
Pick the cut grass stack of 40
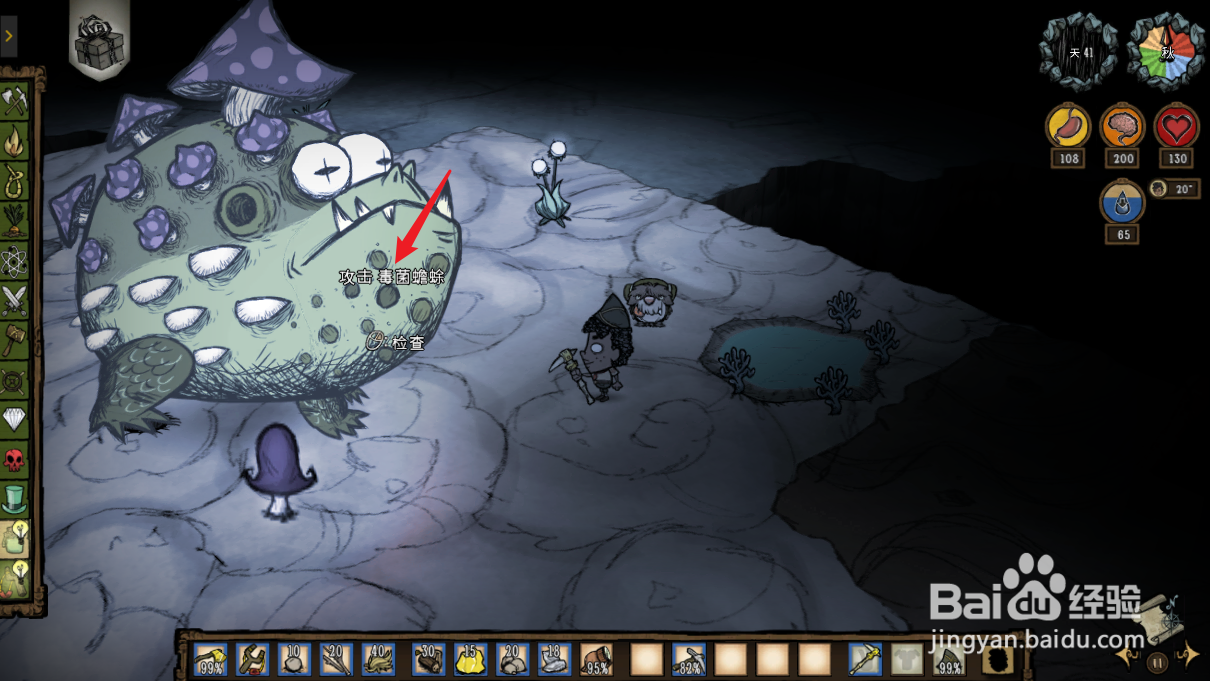coord(379,659)
